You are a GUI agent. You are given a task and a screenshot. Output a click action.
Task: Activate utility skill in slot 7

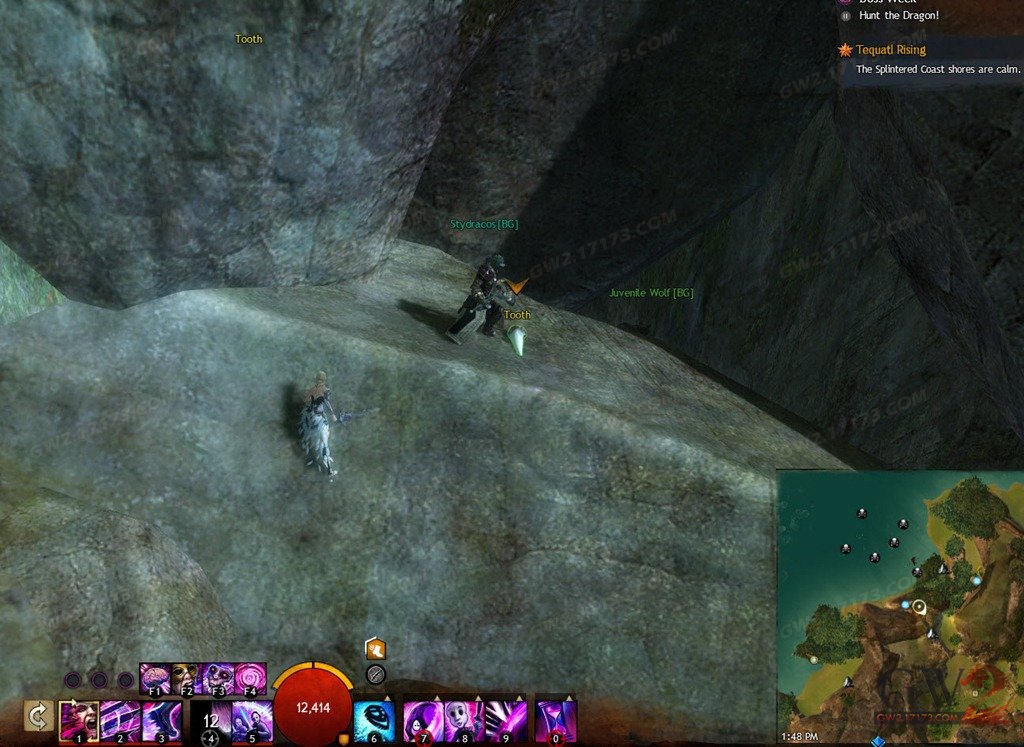(x=423, y=720)
